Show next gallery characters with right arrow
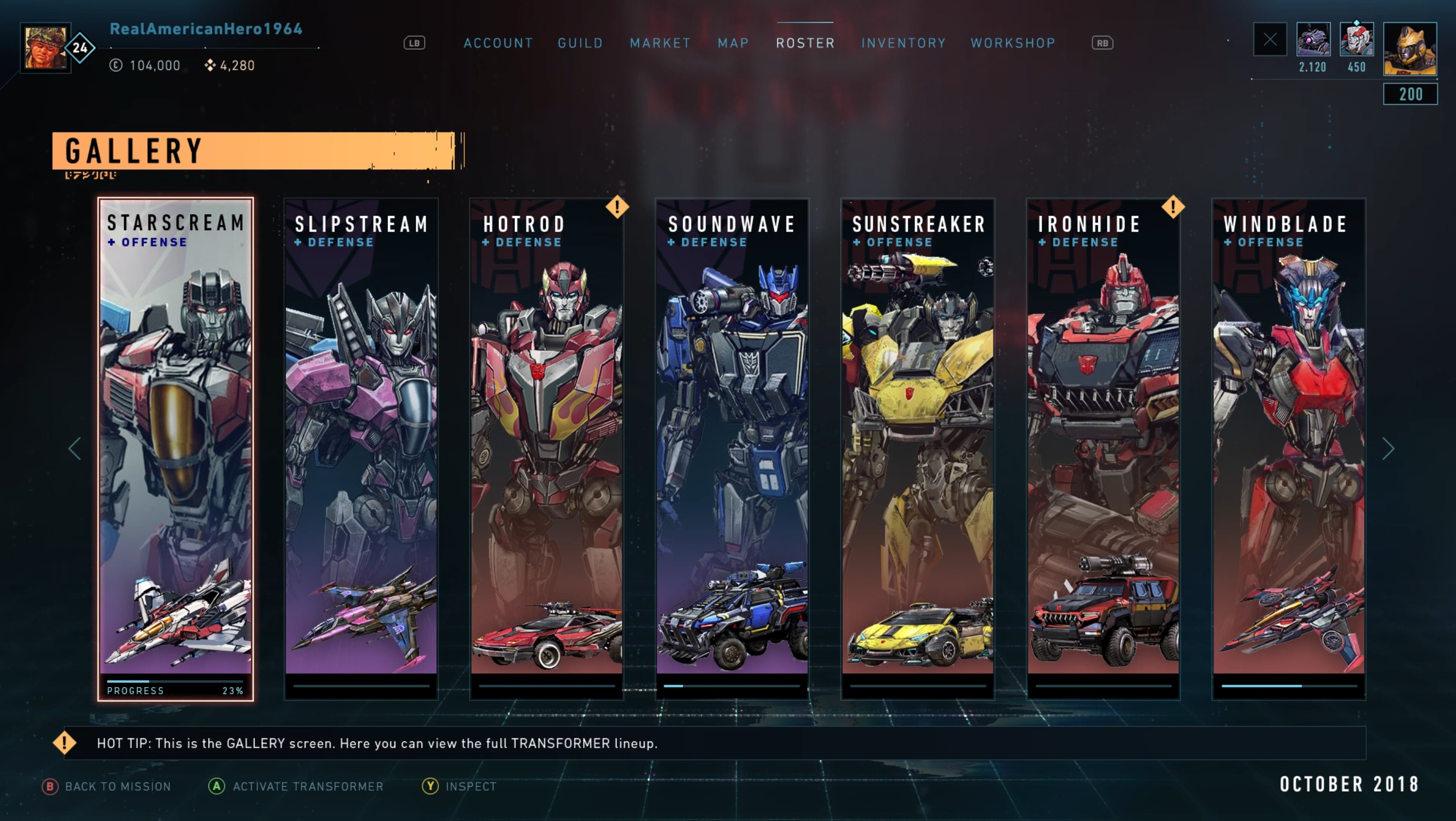The height and width of the screenshot is (821, 1456). tap(1388, 448)
